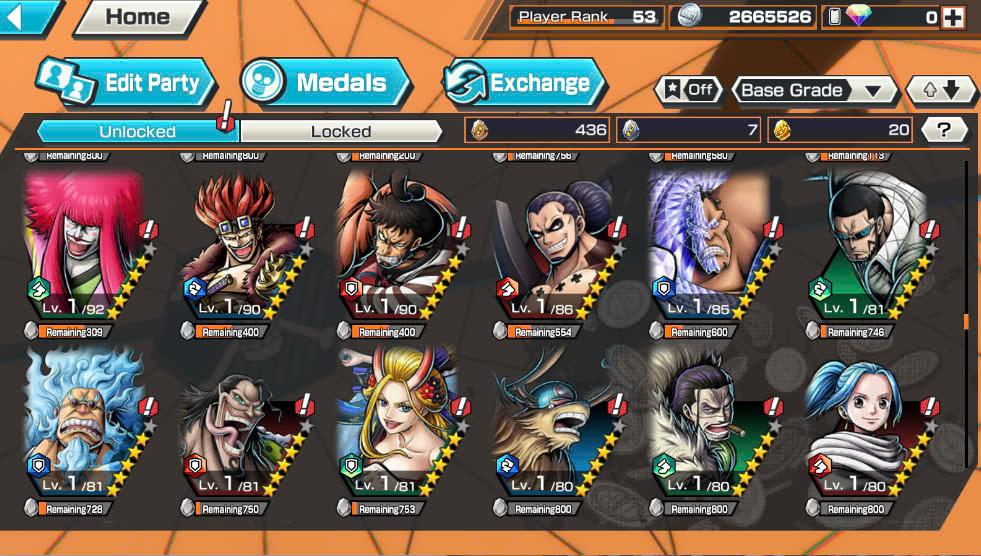Open the Exchange menu

point(524,83)
